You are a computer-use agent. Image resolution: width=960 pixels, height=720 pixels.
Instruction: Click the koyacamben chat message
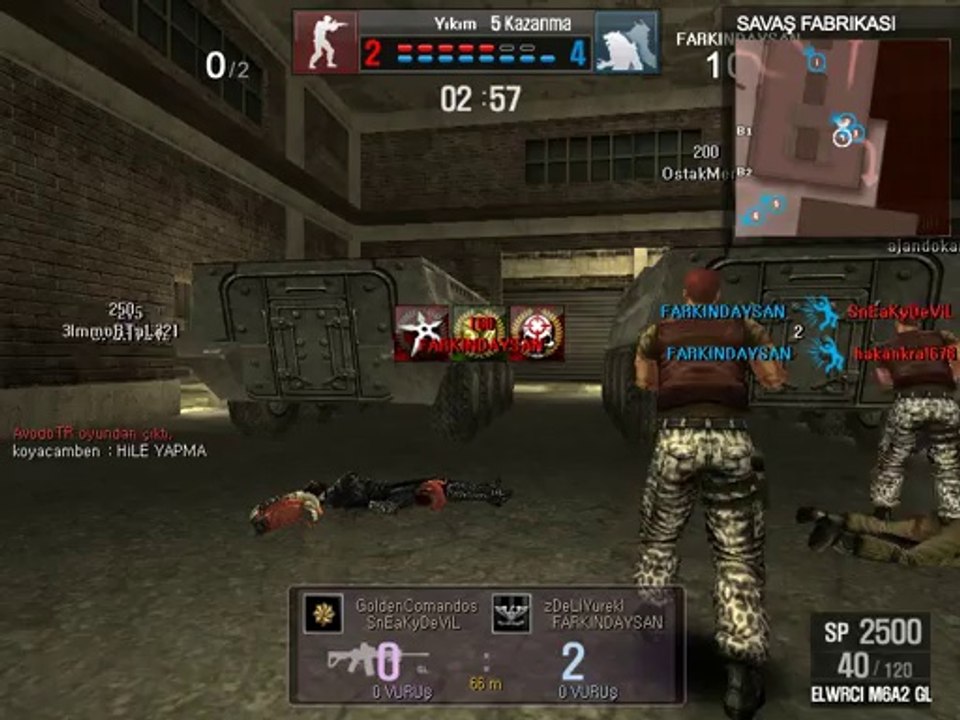tap(109, 451)
